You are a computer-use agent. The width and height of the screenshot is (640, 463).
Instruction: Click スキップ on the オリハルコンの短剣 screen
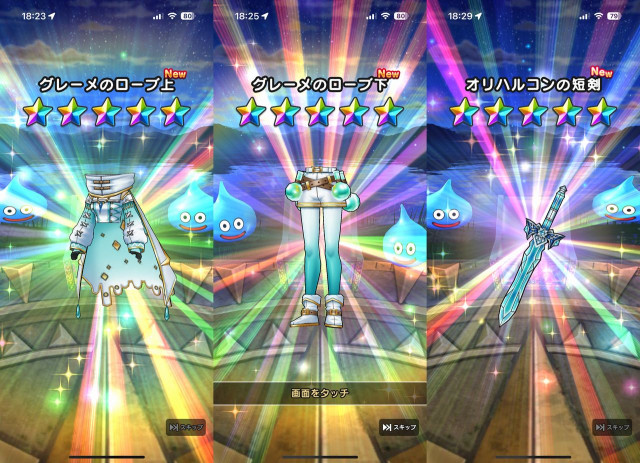click(612, 427)
